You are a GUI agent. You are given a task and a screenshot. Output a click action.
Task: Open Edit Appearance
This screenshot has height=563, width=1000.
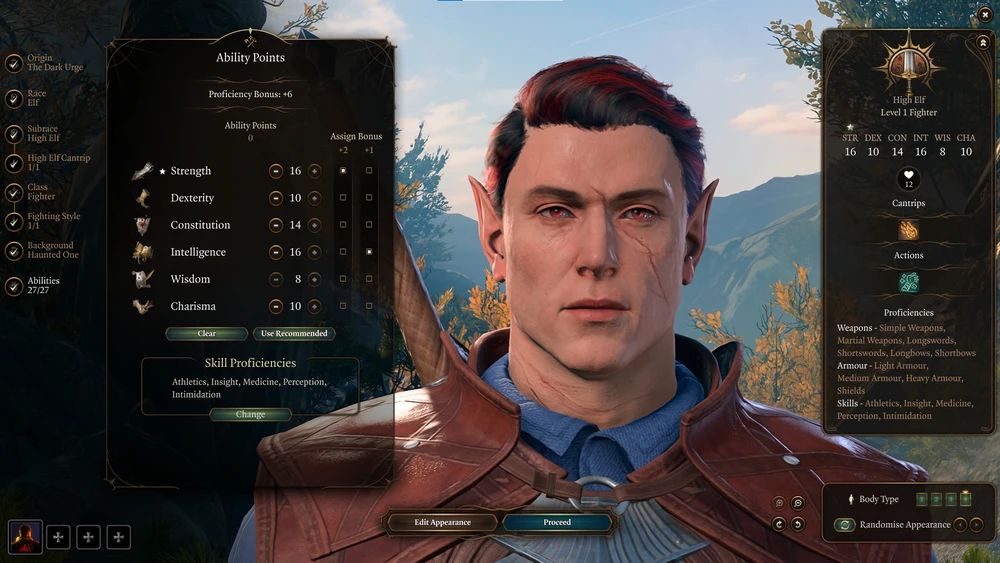click(442, 522)
